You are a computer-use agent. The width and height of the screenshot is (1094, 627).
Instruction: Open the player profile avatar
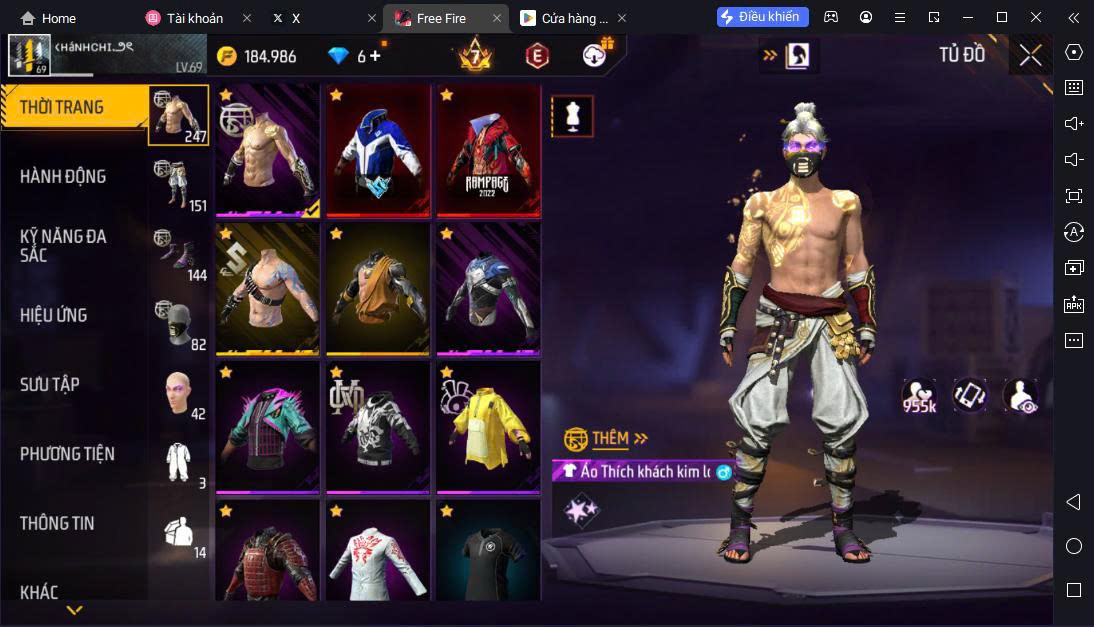[29, 55]
